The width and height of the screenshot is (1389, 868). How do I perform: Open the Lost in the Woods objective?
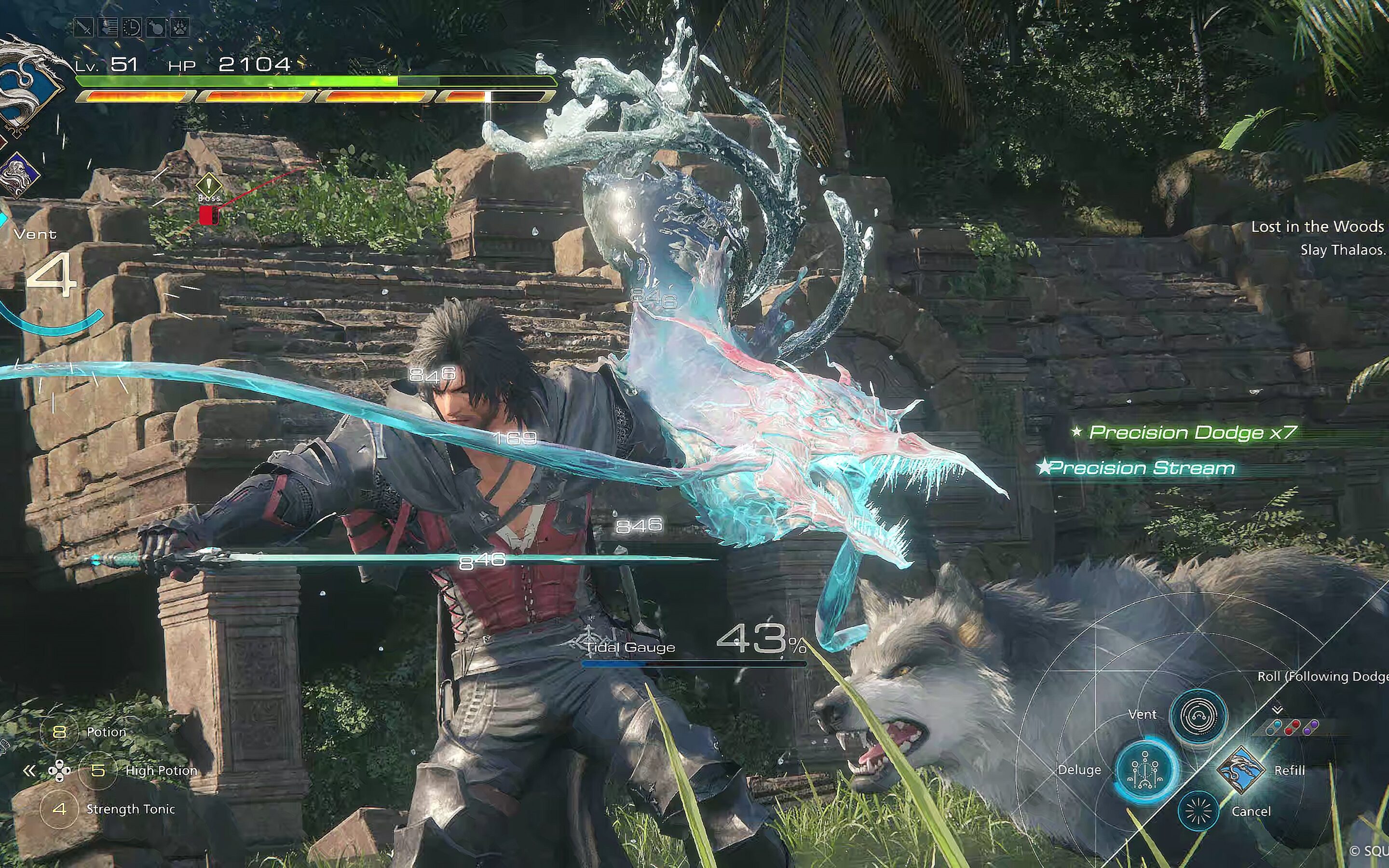click(x=1317, y=227)
